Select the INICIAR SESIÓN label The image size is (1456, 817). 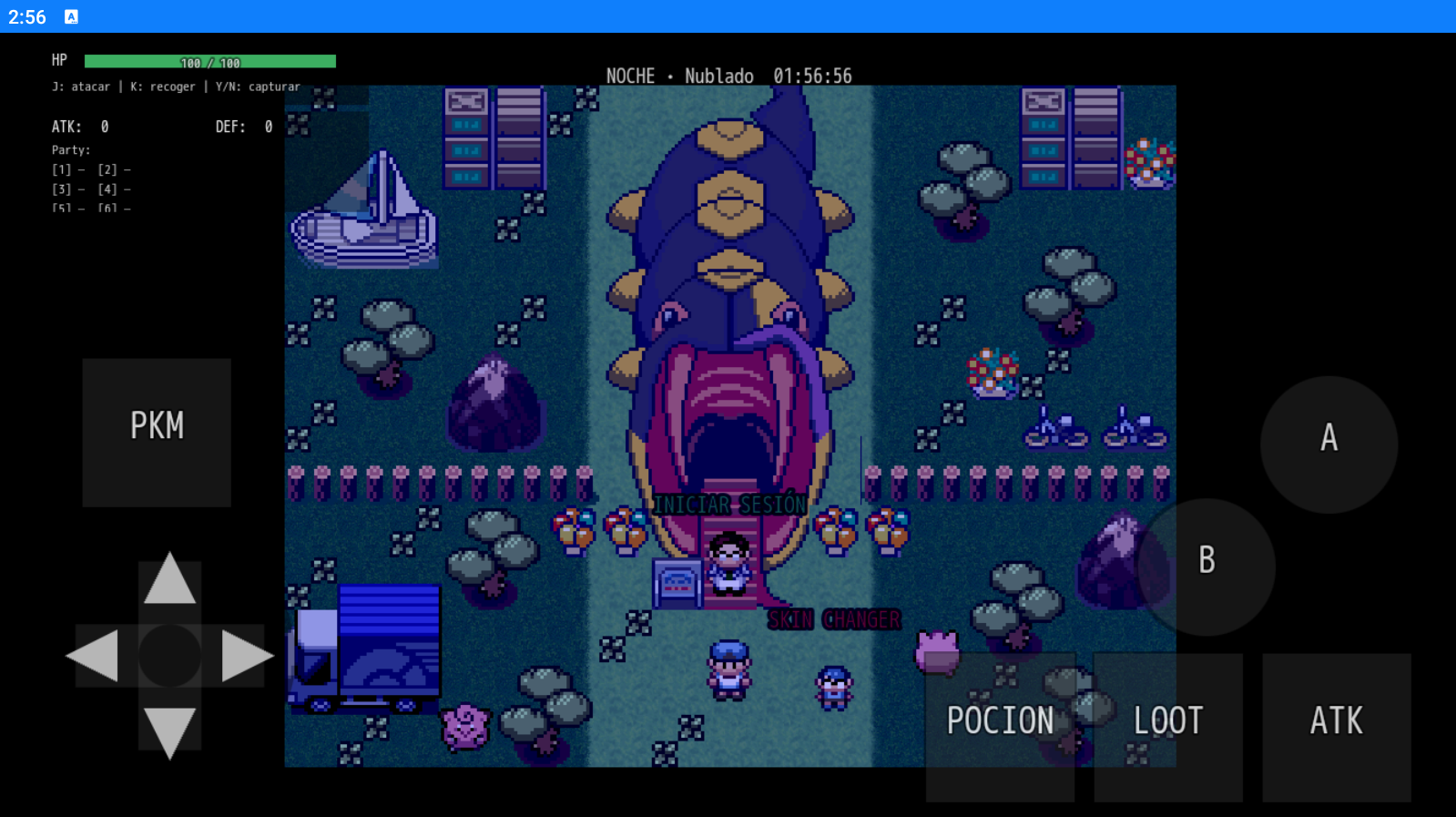[x=730, y=505]
